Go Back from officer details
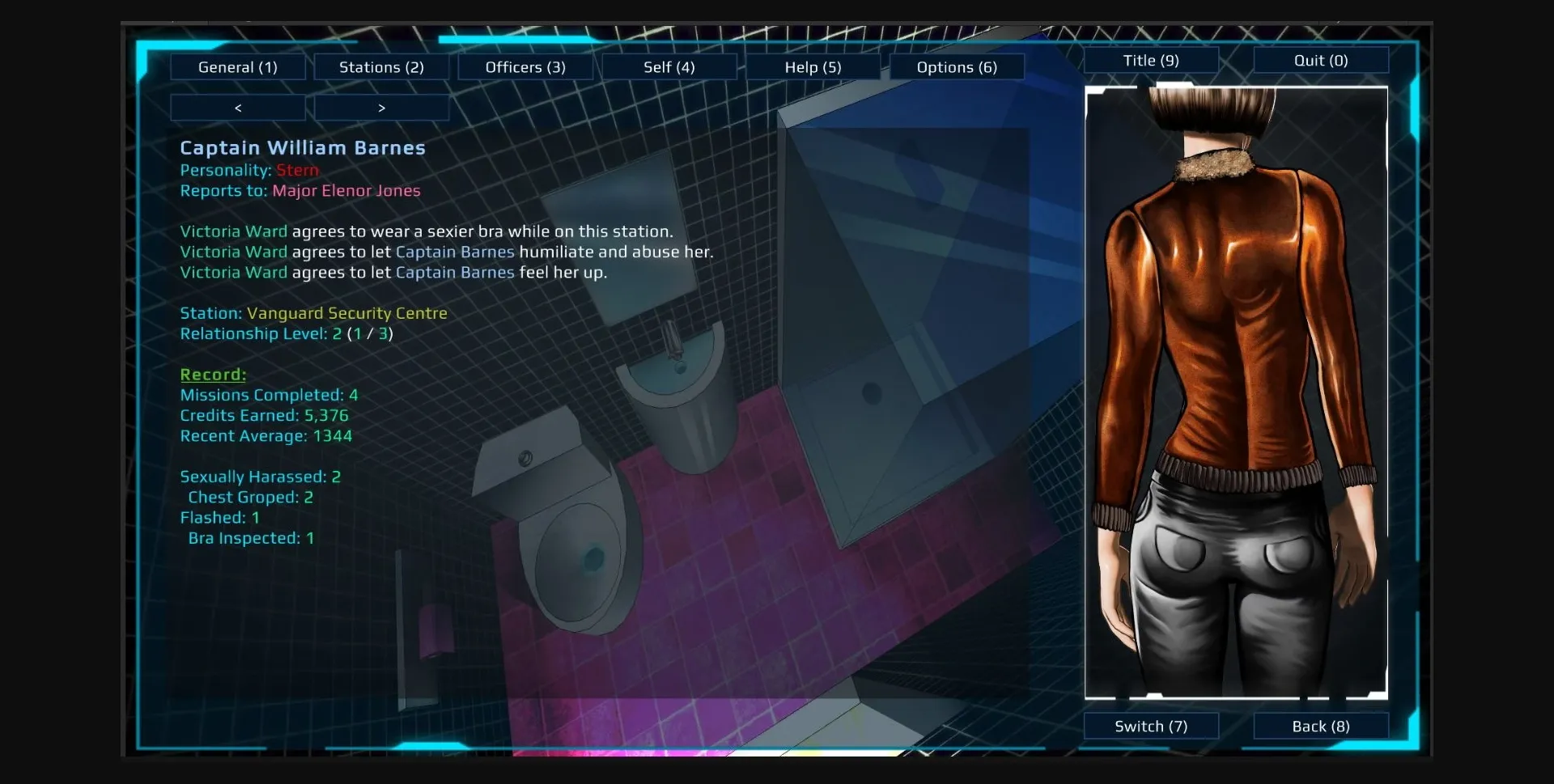The width and height of the screenshot is (1554, 784). tap(1319, 726)
